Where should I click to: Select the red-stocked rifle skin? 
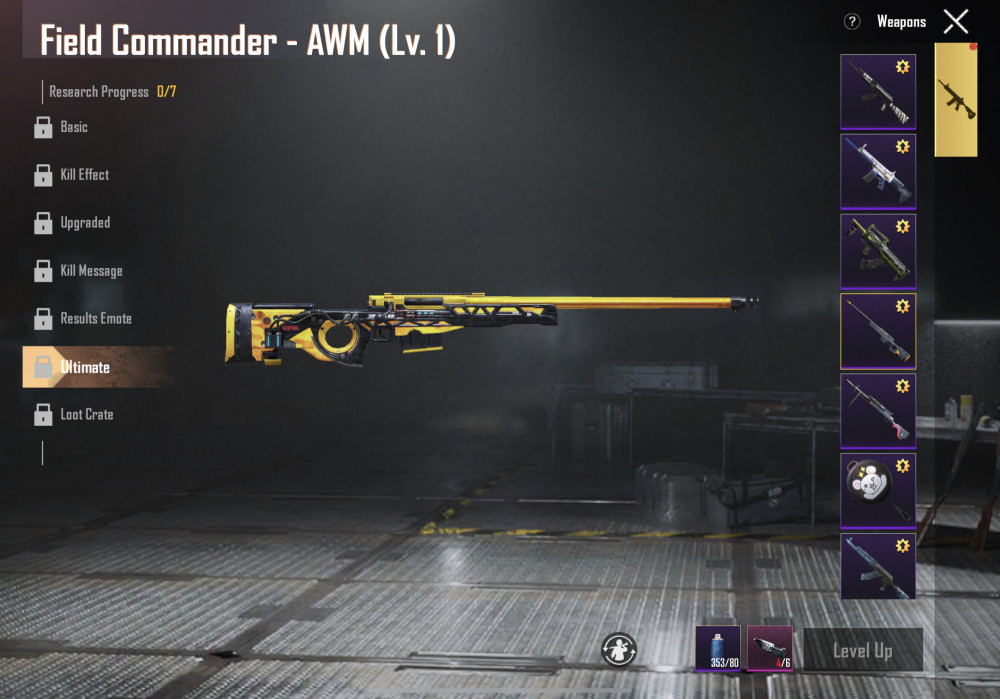click(877, 410)
